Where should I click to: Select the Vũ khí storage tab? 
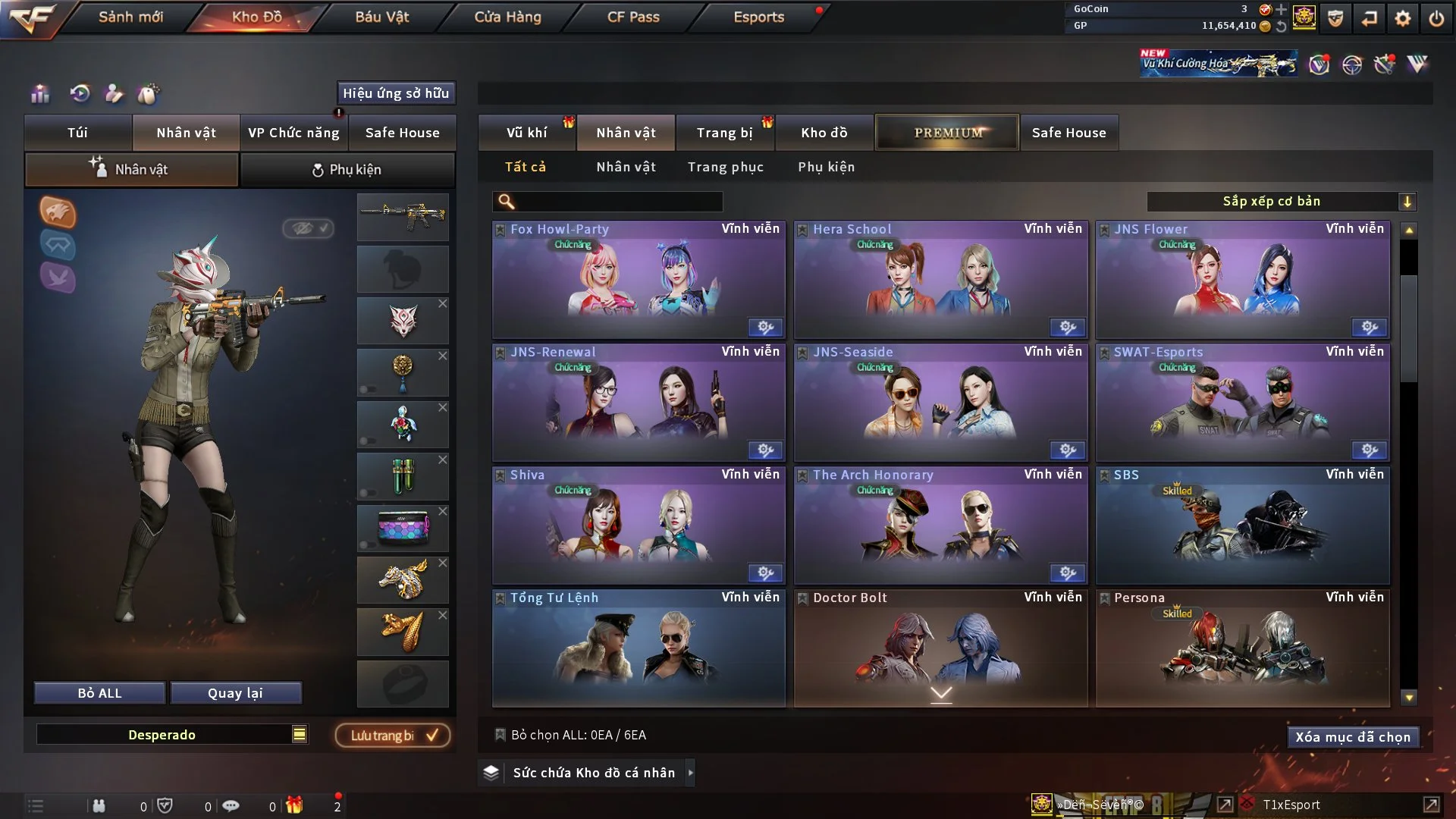526,133
